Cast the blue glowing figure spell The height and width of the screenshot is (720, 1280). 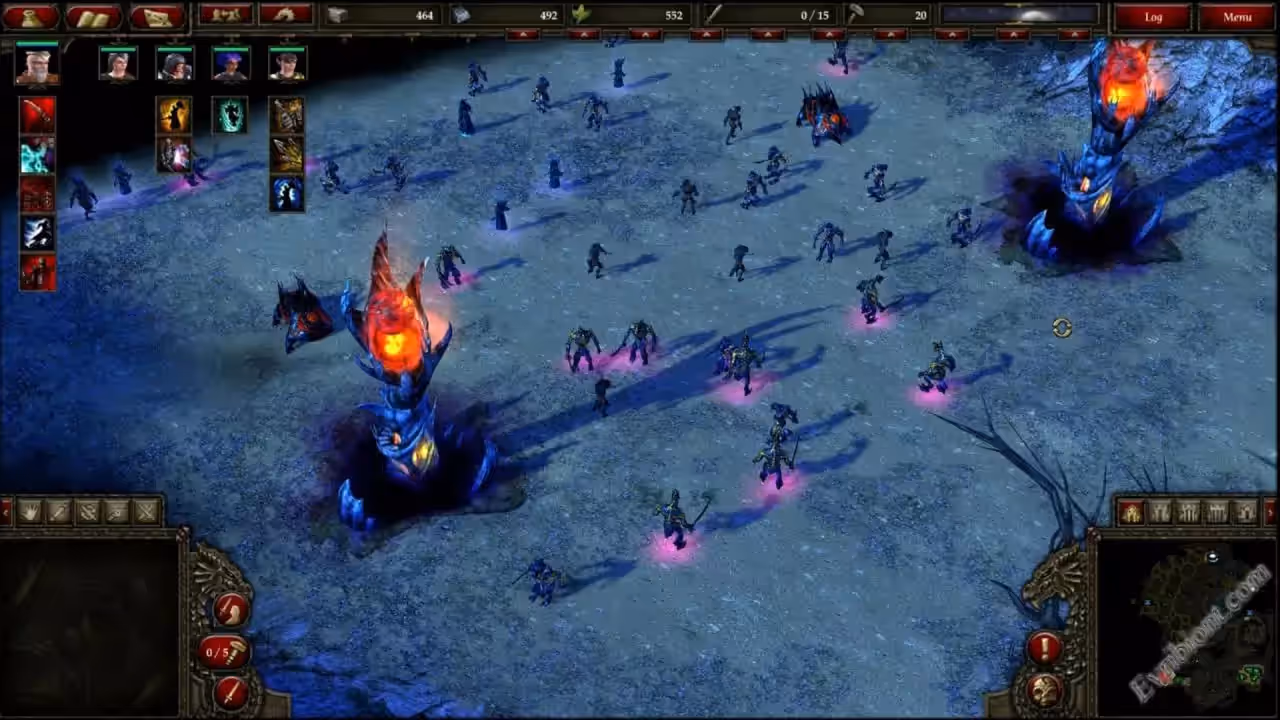[287, 193]
